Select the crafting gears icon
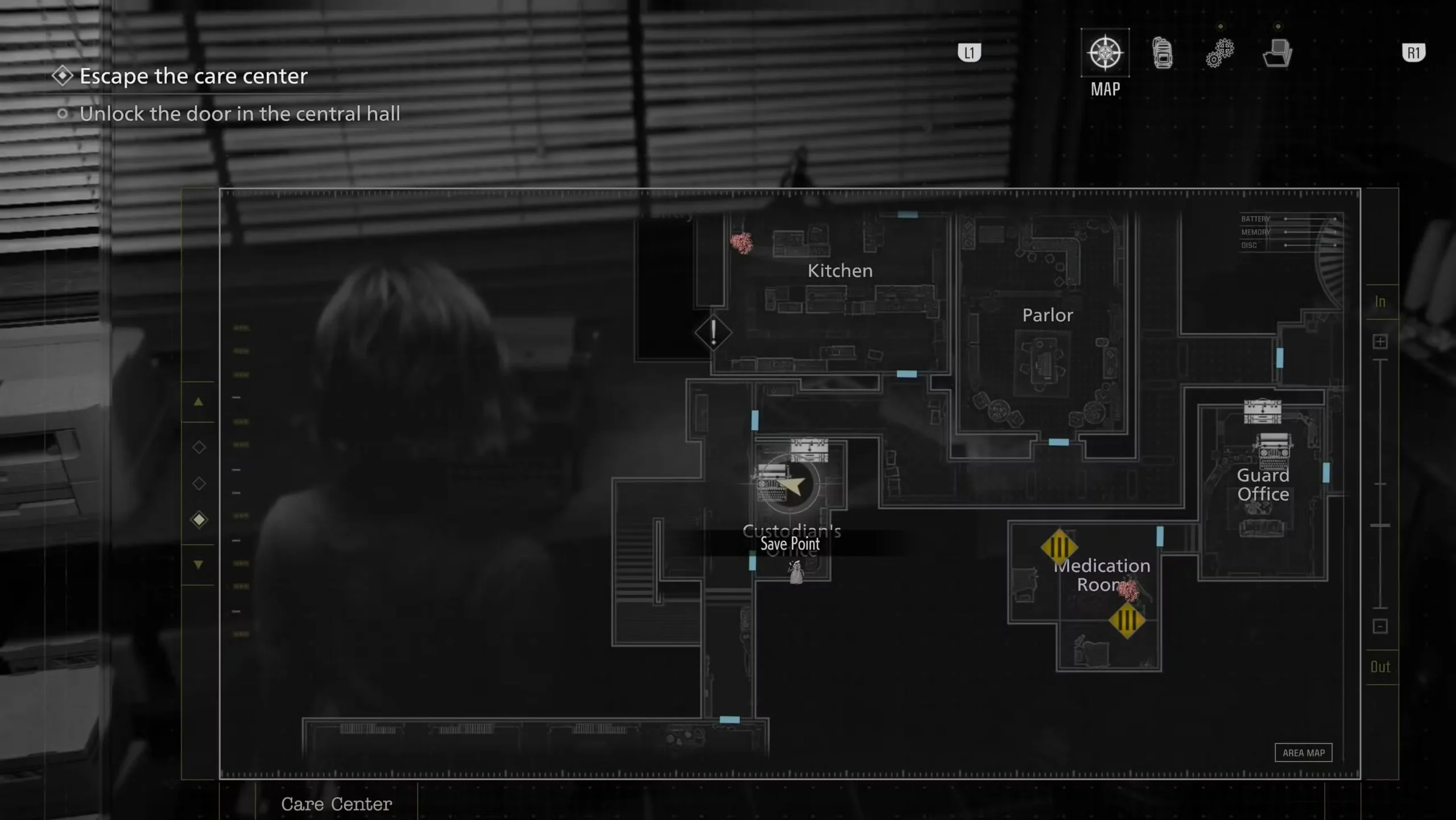 tap(1220, 52)
